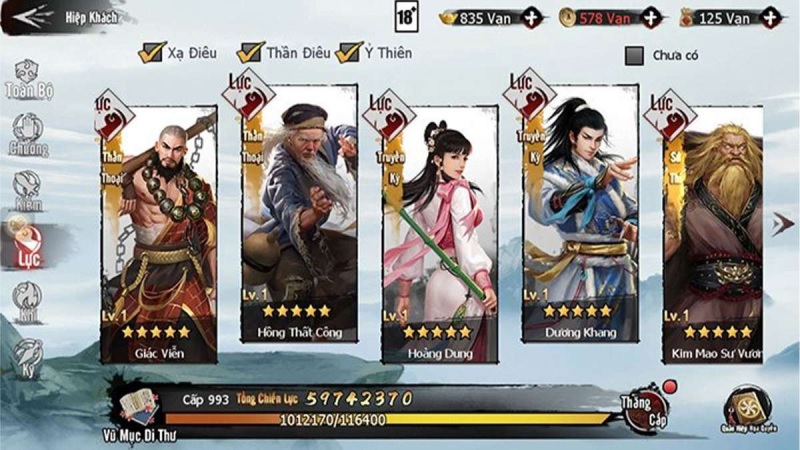This screenshot has height=450, width=800.
Task: Enable the Chưa có checkbox
Action: click(634, 55)
